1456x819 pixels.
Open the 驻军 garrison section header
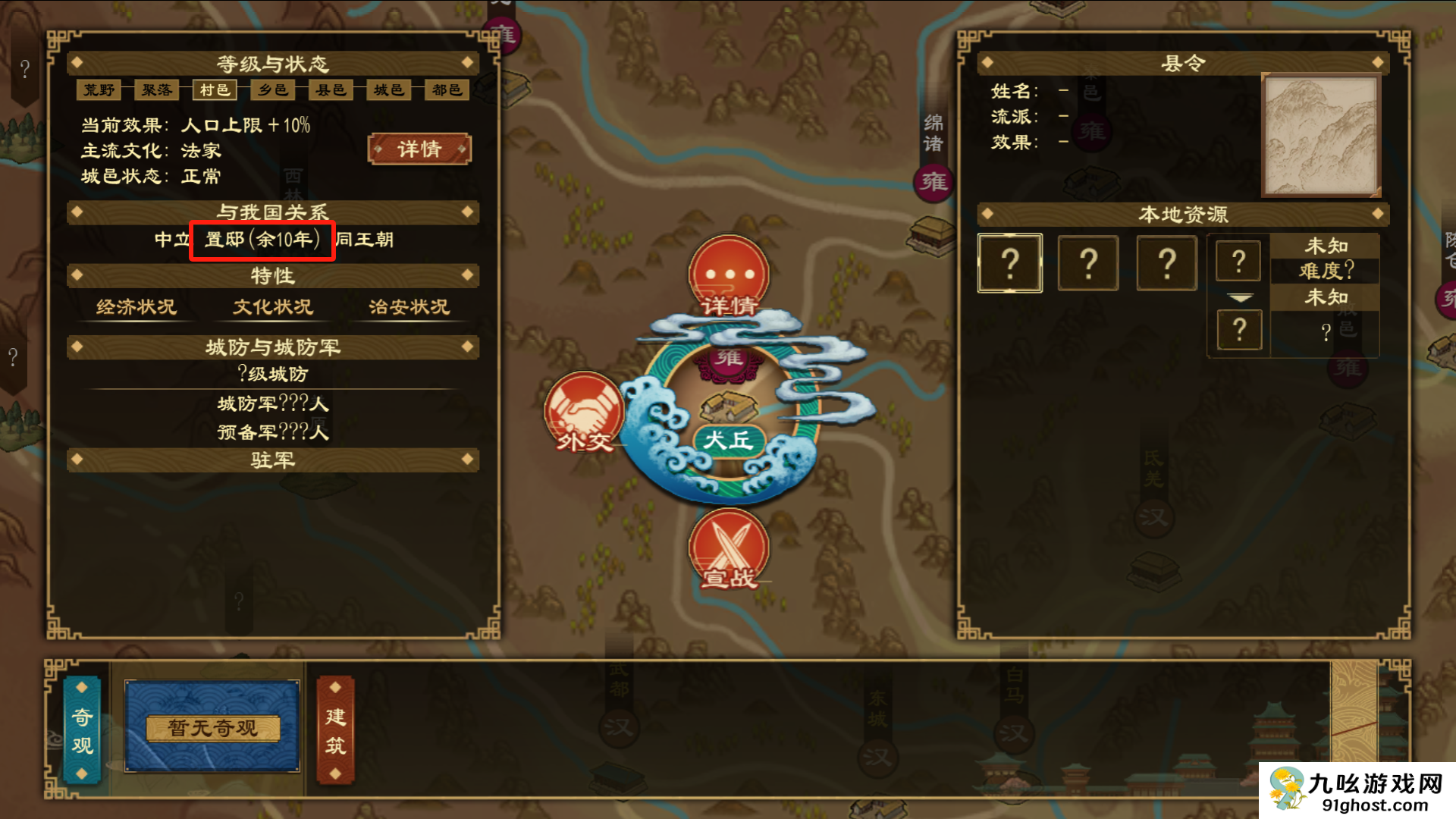coord(273,460)
